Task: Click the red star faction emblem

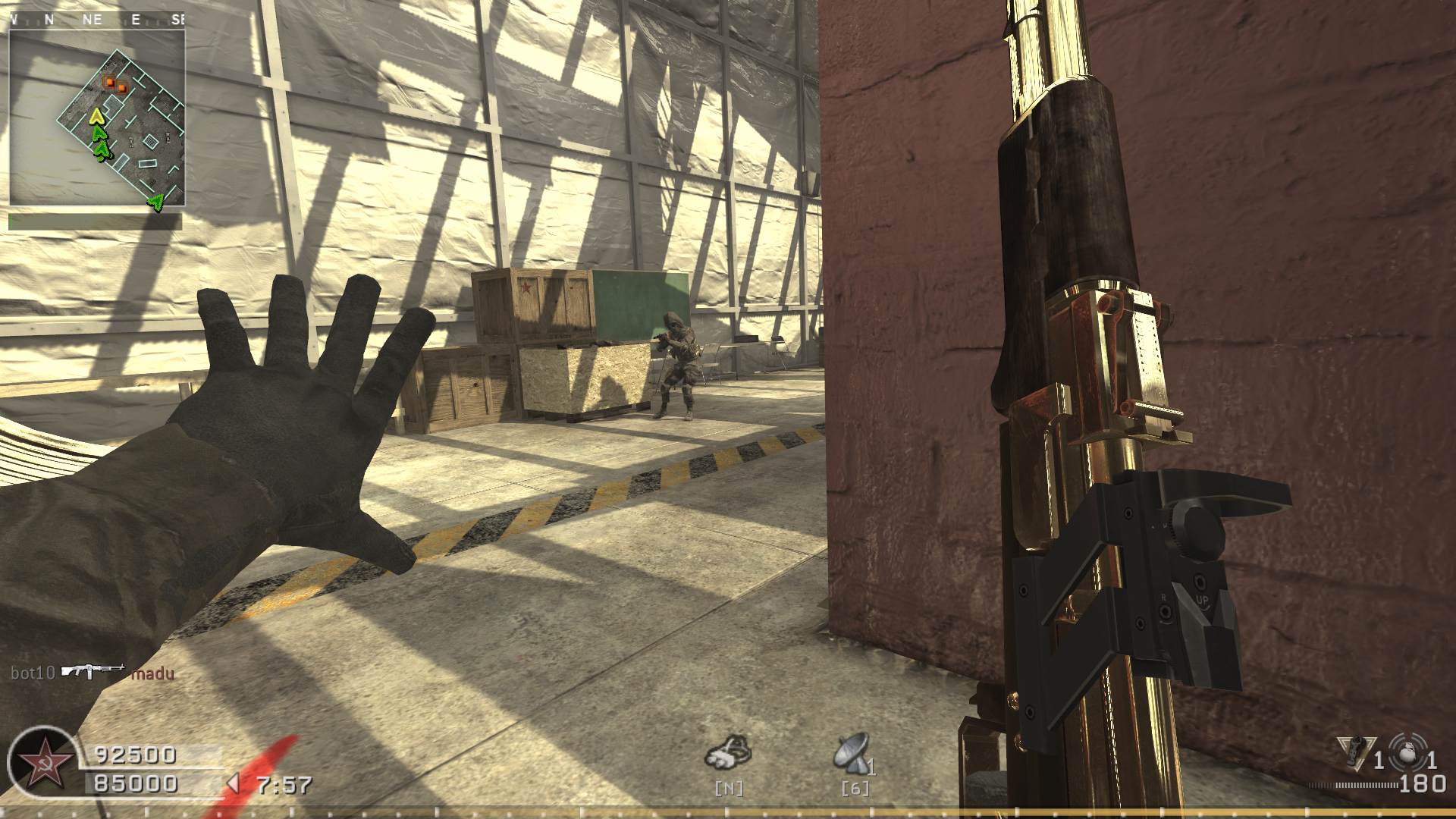Action: coord(42,761)
